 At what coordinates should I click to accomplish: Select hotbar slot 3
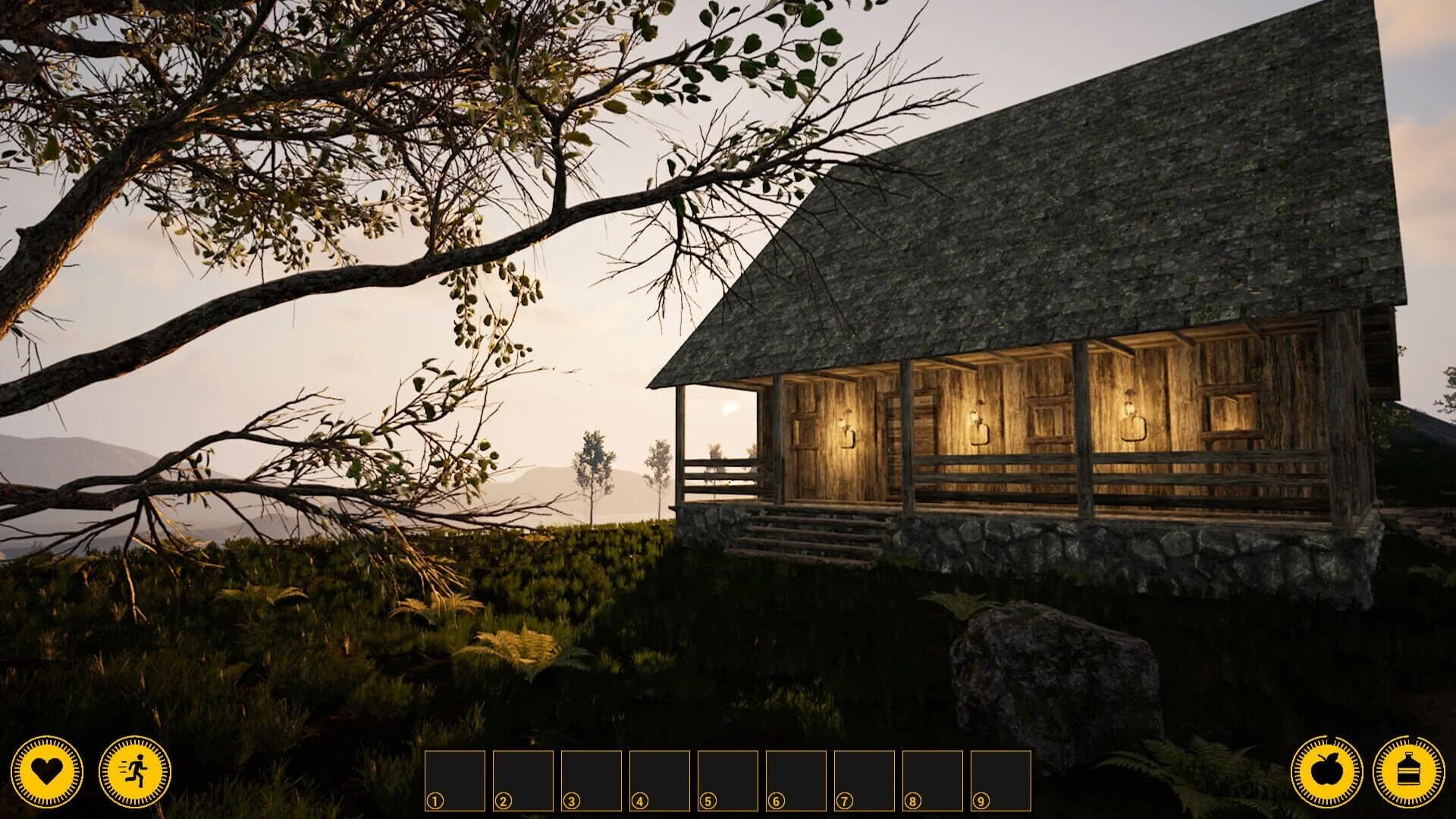[592, 780]
